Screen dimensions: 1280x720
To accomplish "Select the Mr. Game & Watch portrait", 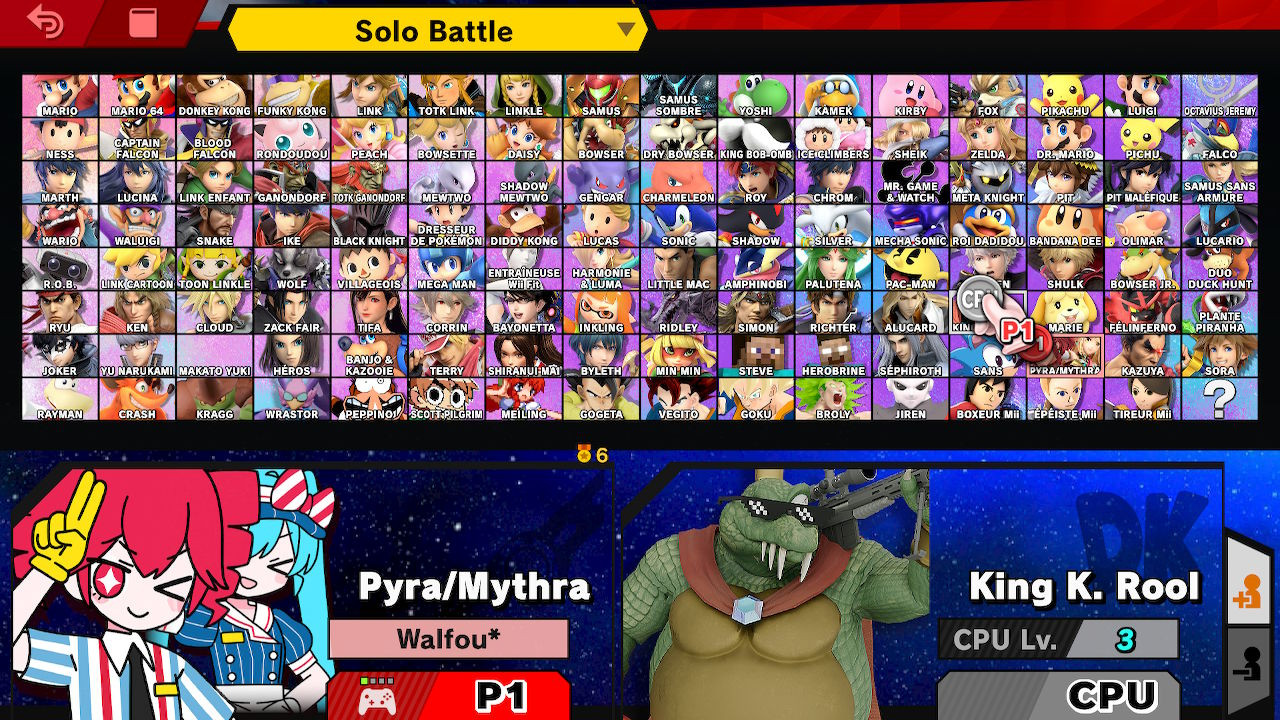I will (912, 191).
